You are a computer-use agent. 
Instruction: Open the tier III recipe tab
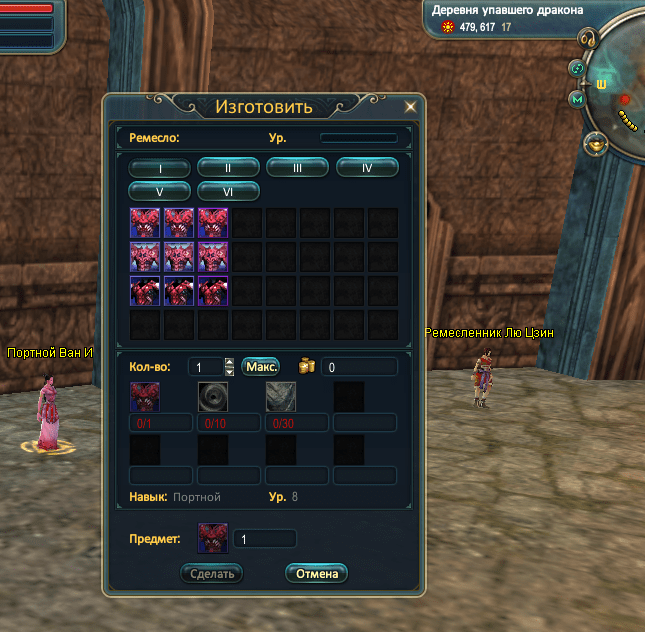(x=297, y=168)
